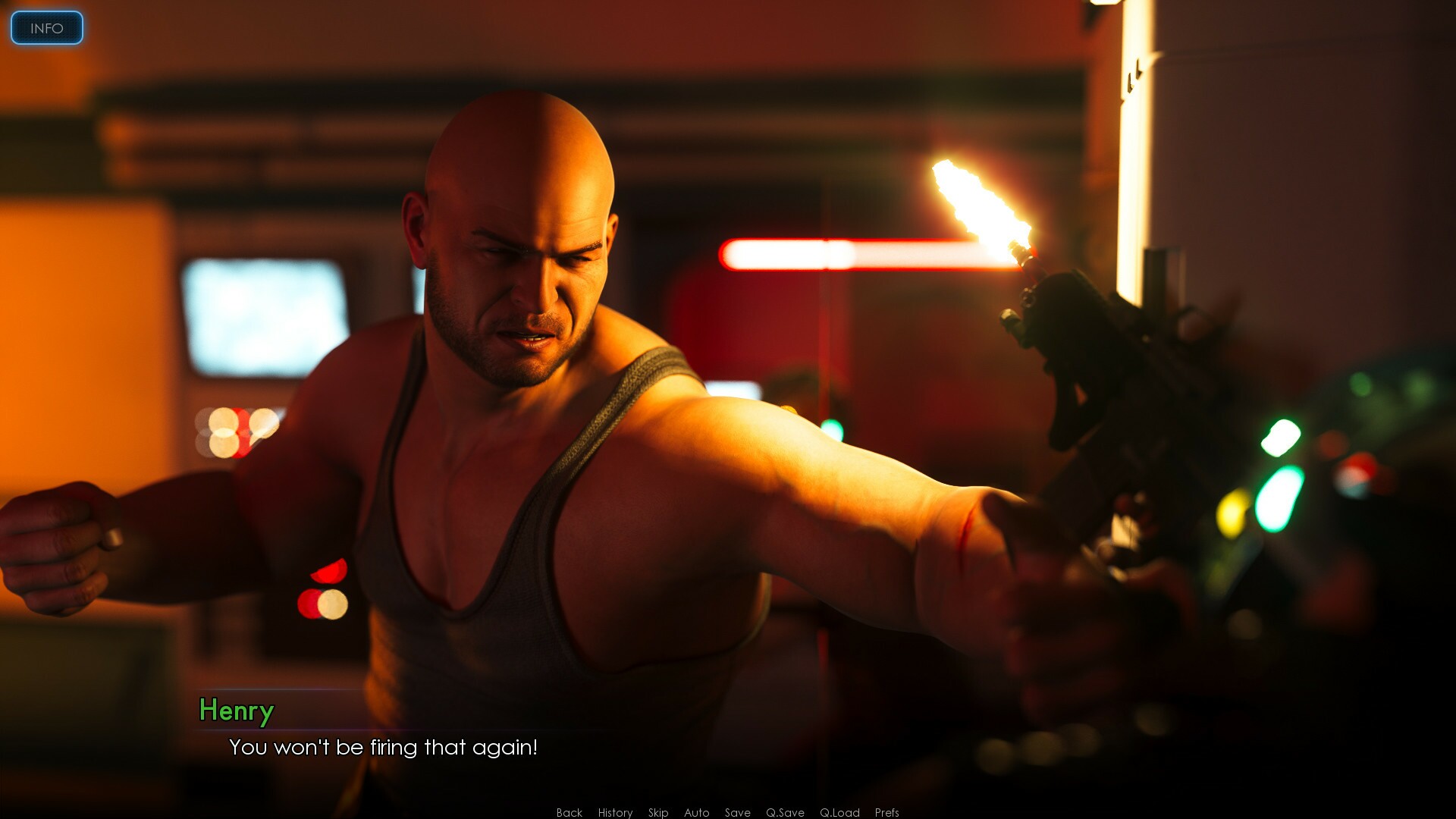
Task: Choose Prefs from the bottom quick menu
Action: [886, 812]
